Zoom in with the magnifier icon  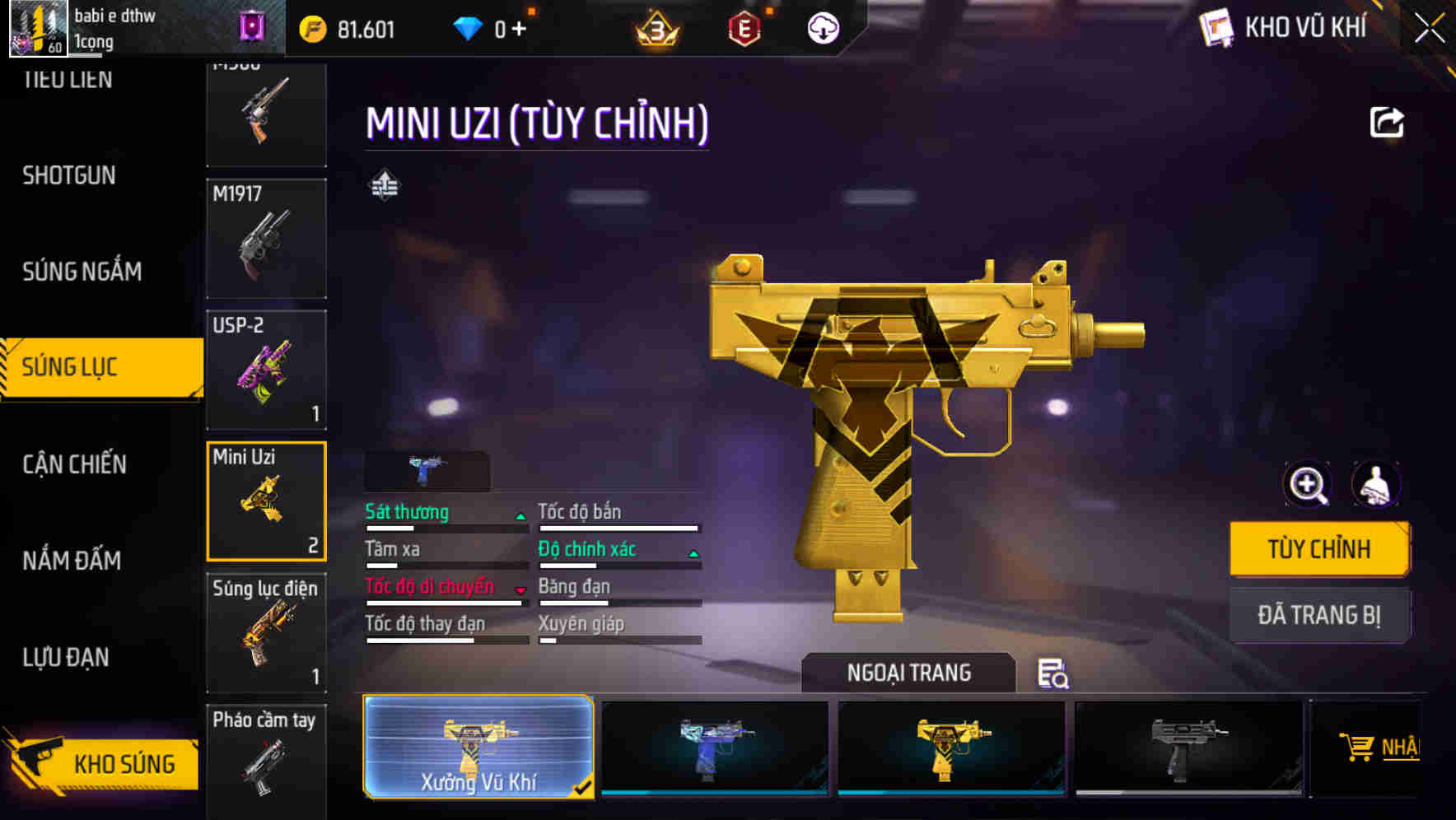click(1308, 484)
